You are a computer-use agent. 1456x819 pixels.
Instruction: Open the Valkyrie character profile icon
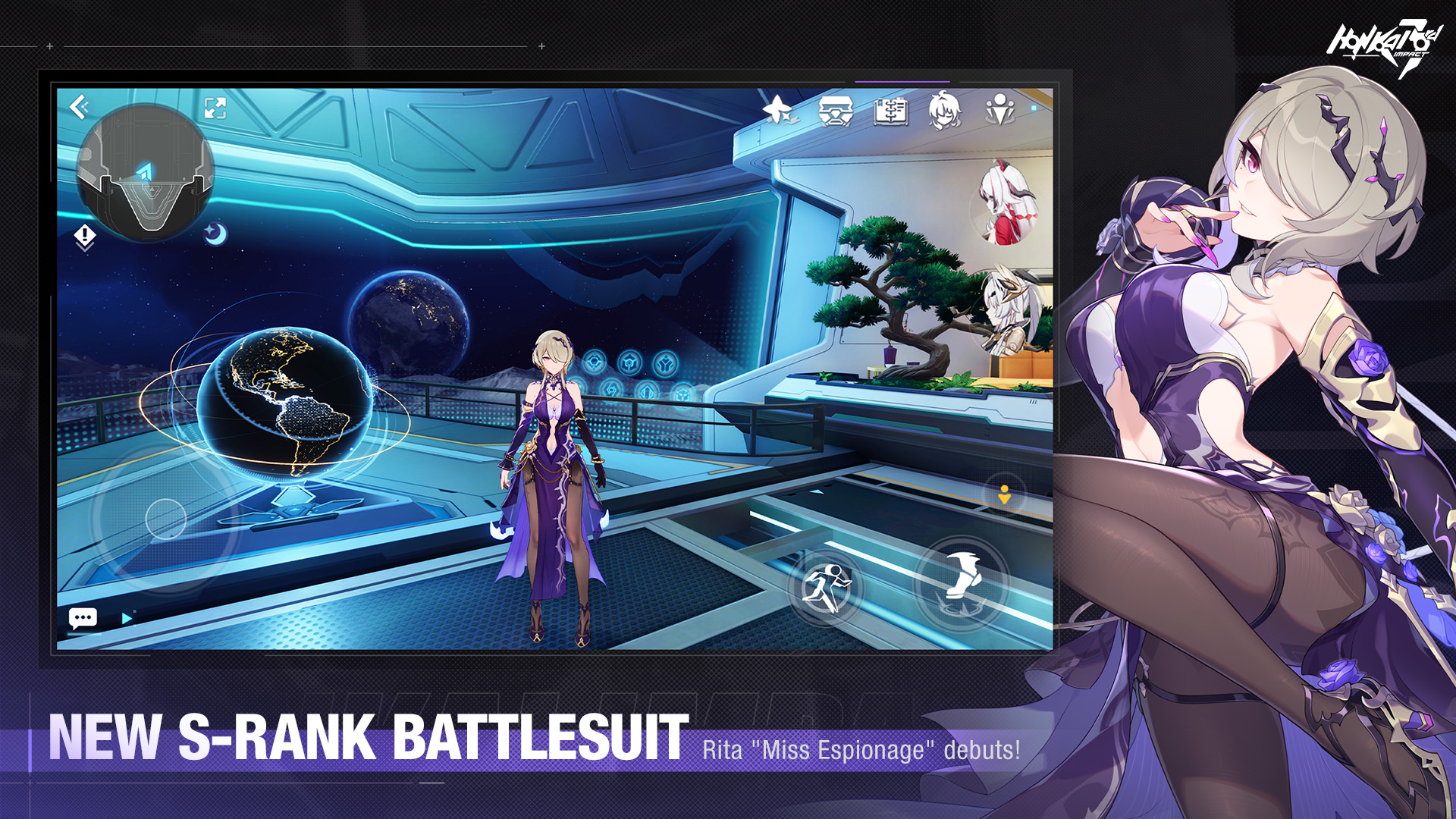[x=944, y=110]
